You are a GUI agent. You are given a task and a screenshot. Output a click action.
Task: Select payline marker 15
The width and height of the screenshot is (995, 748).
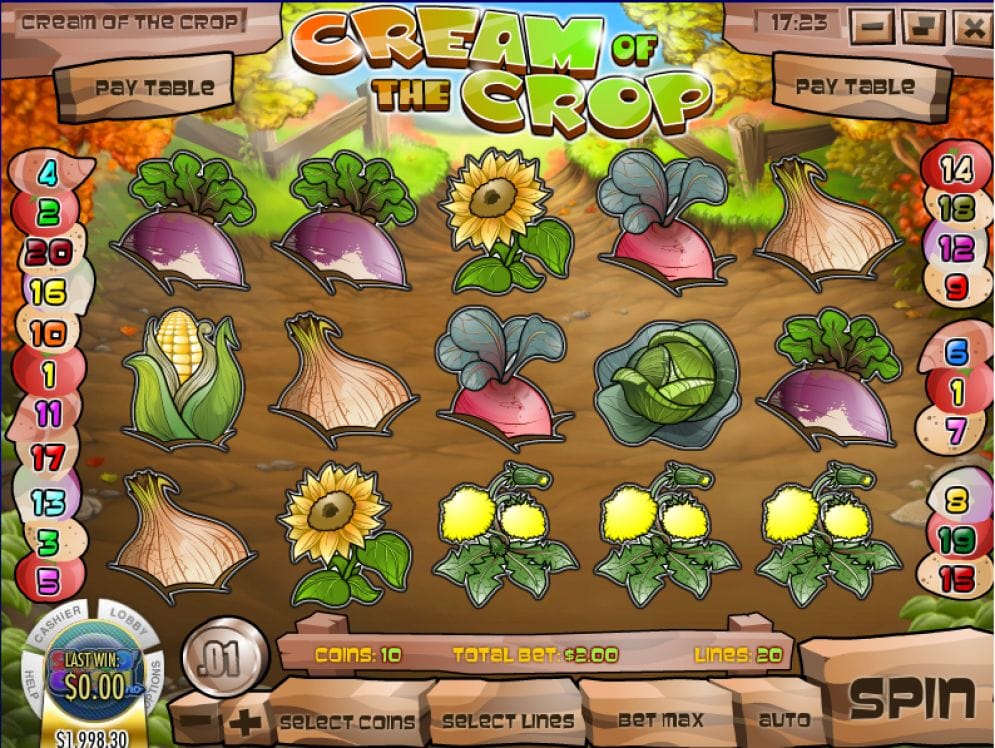click(x=956, y=577)
